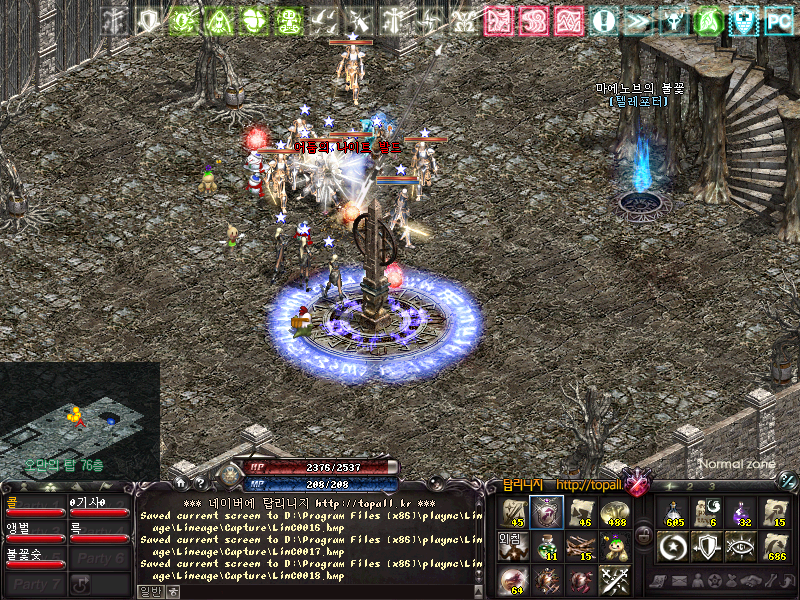Drink the green potion, count 11

coord(546,546)
